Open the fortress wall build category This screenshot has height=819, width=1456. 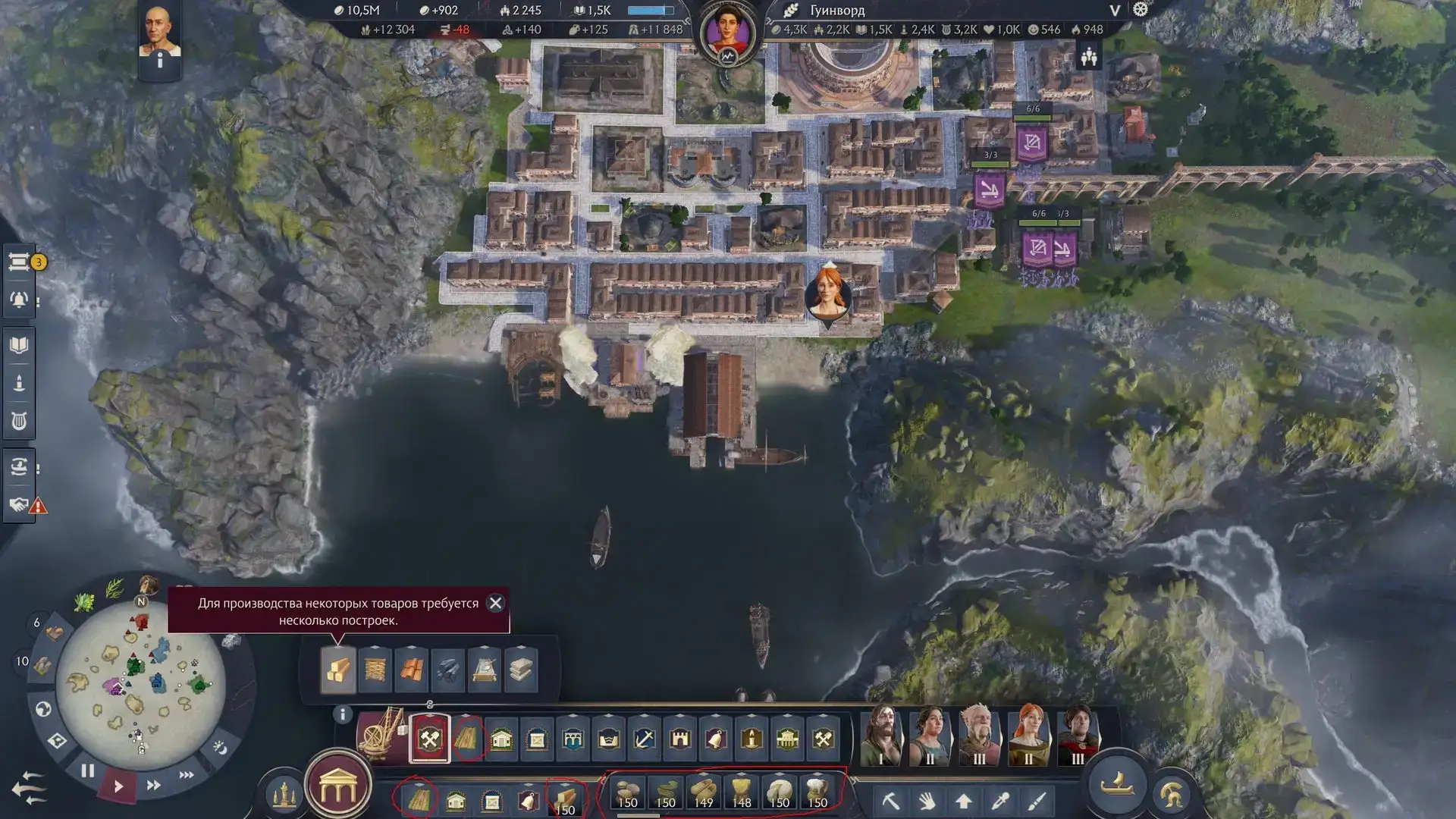click(x=680, y=739)
